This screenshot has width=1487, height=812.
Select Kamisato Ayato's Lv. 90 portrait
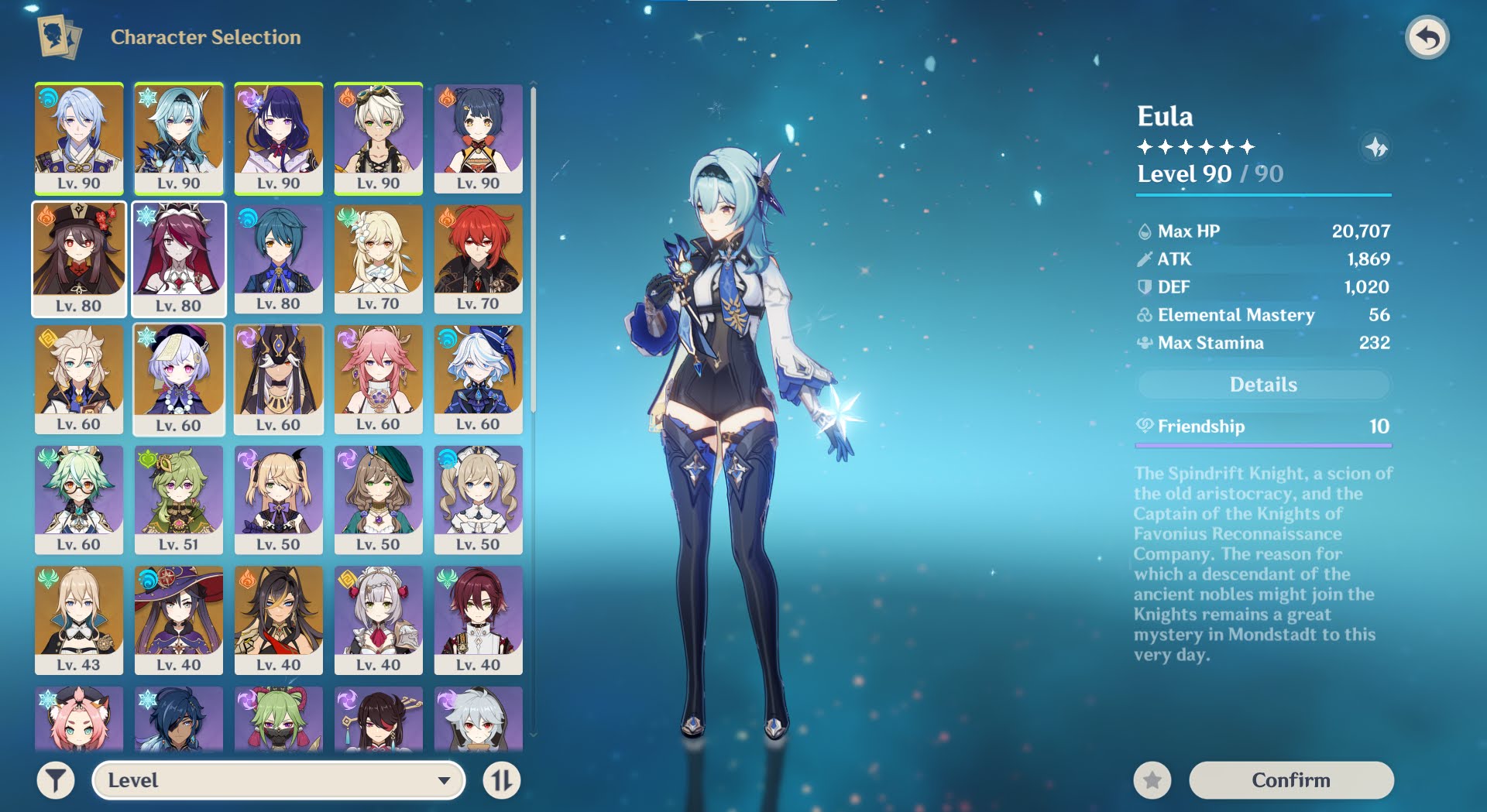(x=79, y=138)
